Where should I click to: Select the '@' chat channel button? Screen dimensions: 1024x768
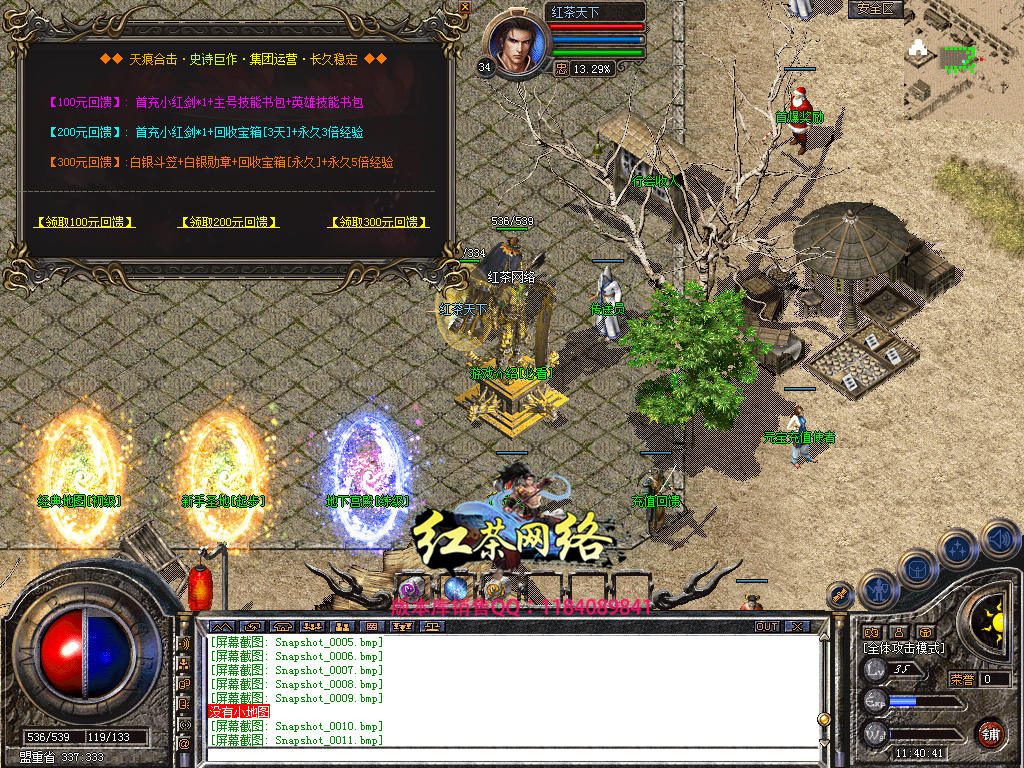pos(184,743)
